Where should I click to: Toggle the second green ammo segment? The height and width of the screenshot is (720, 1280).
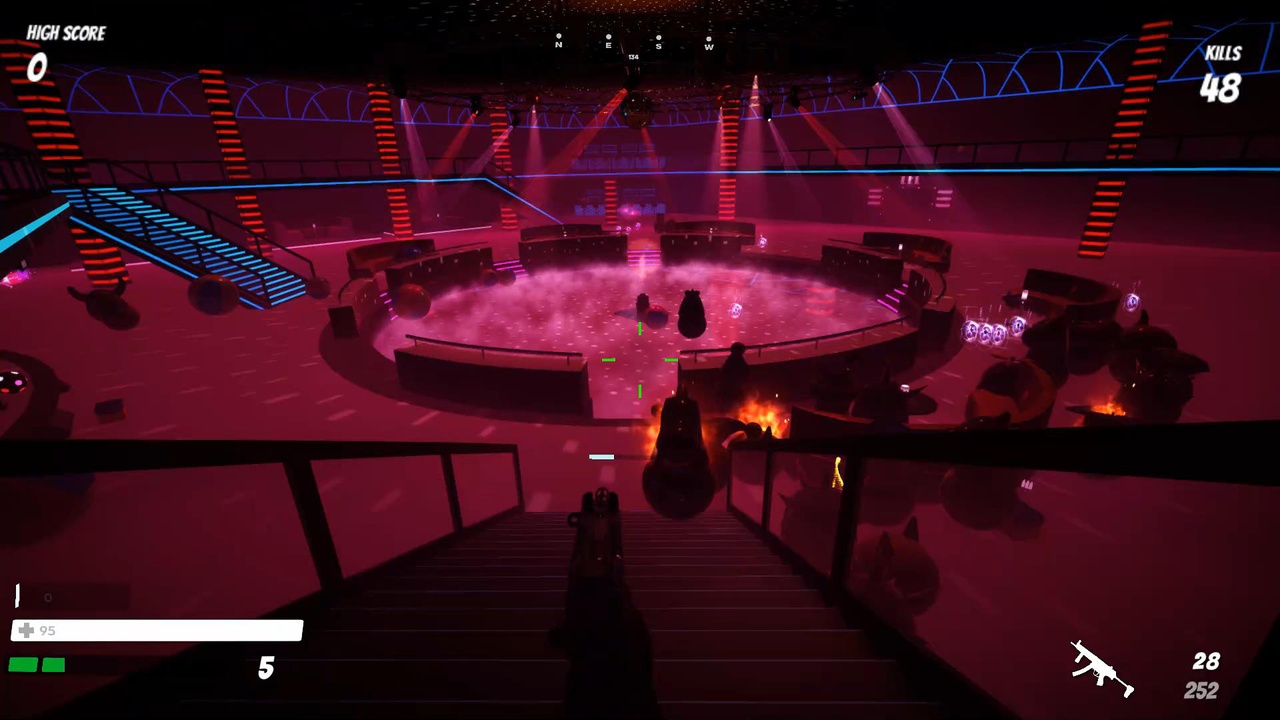coord(52,664)
